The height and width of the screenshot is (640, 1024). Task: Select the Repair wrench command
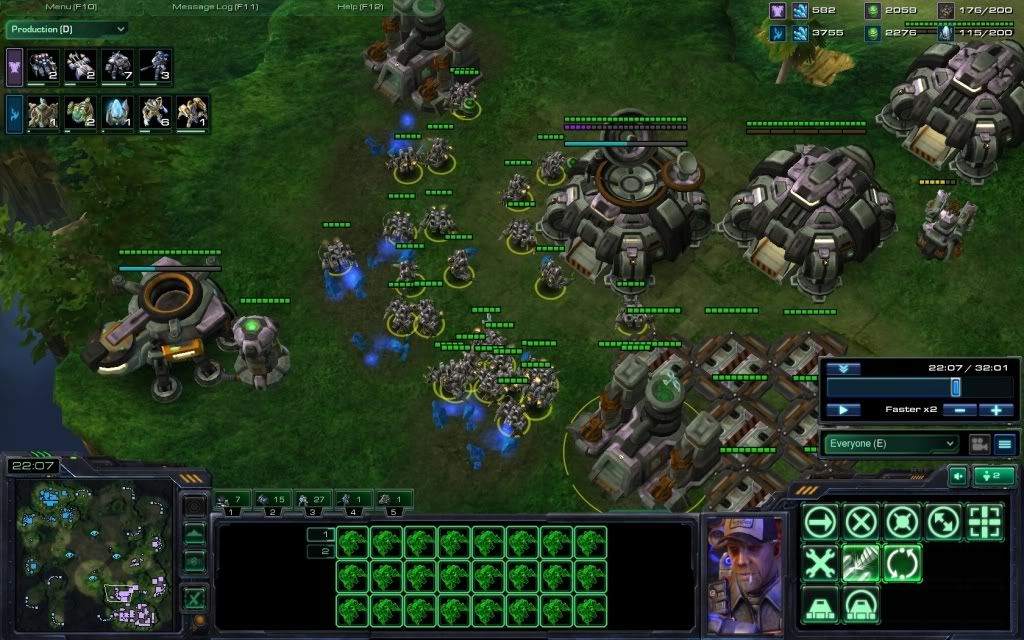click(820, 563)
